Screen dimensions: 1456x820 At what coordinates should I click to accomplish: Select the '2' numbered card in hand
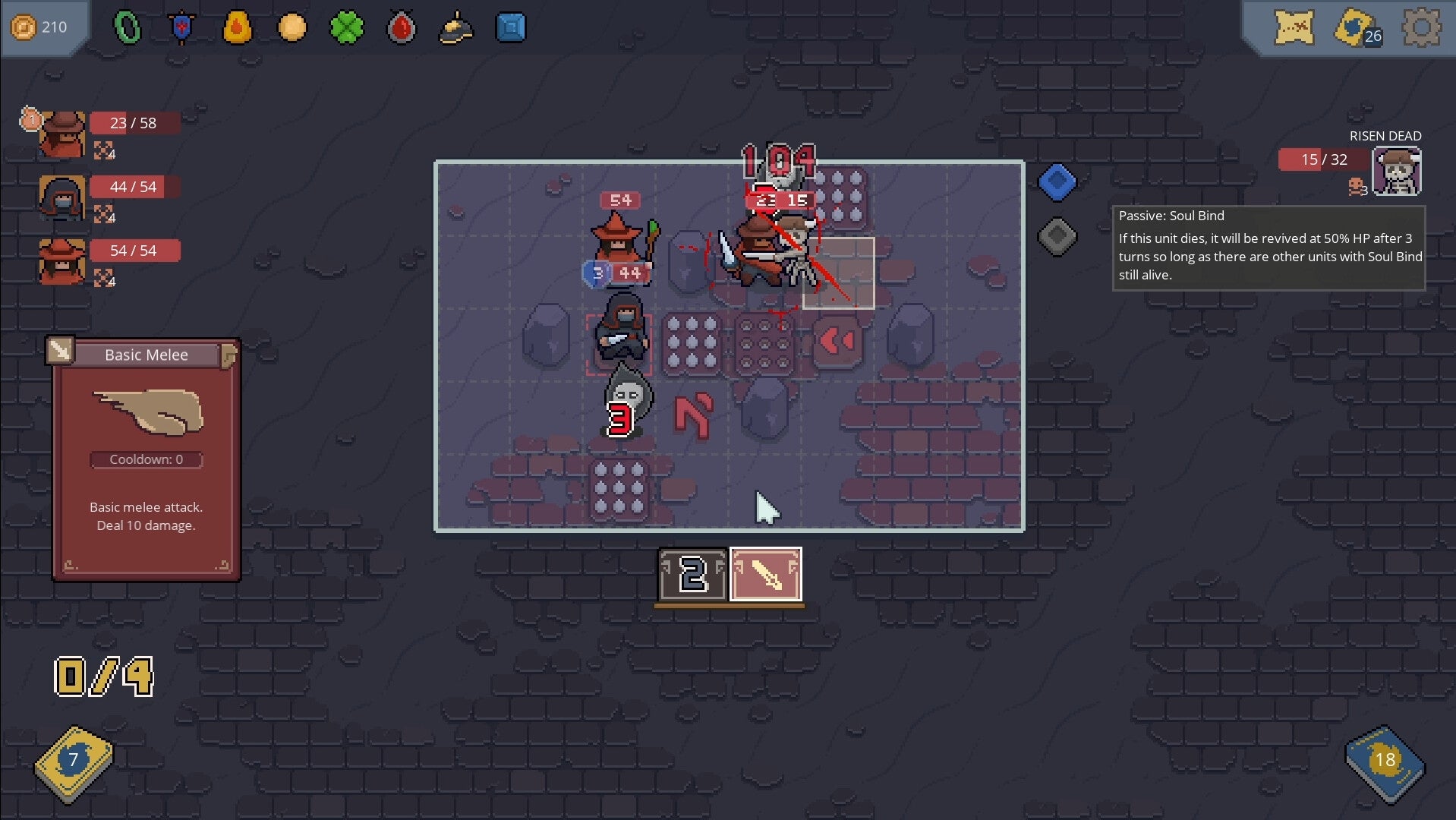pyautogui.click(x=692, y=575)
